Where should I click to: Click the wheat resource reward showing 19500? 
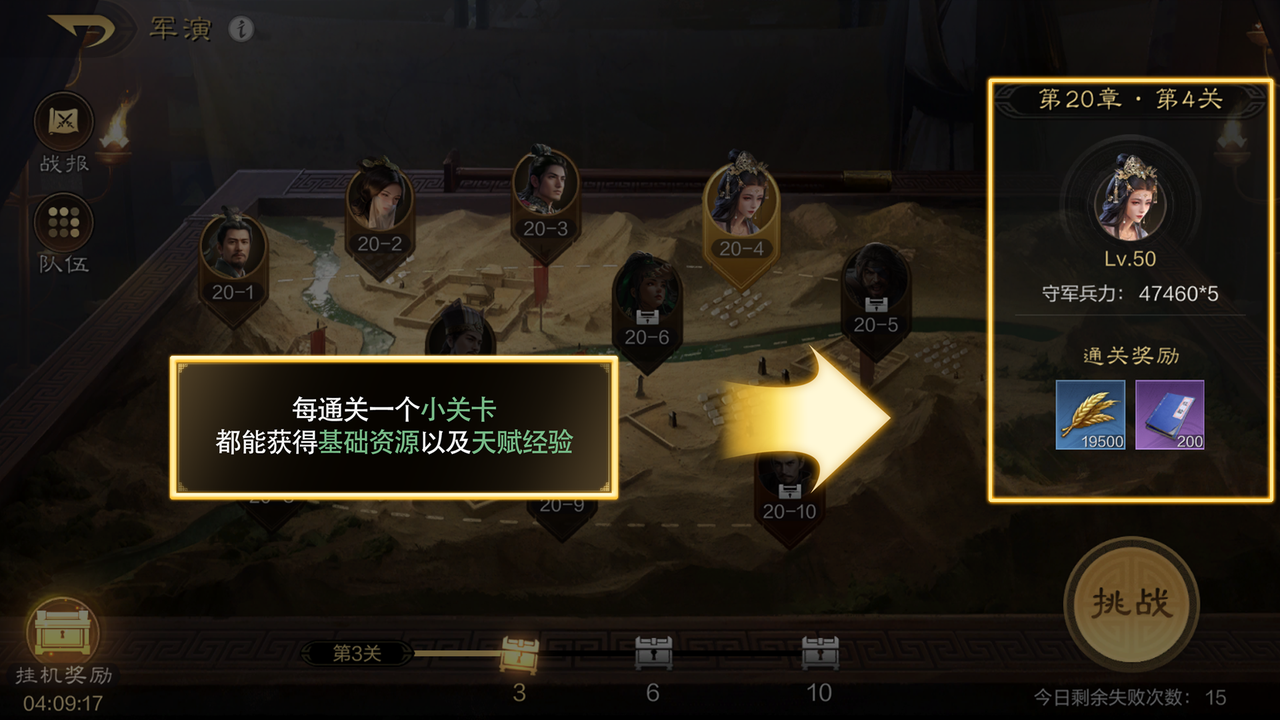[x=1092, y=415]
